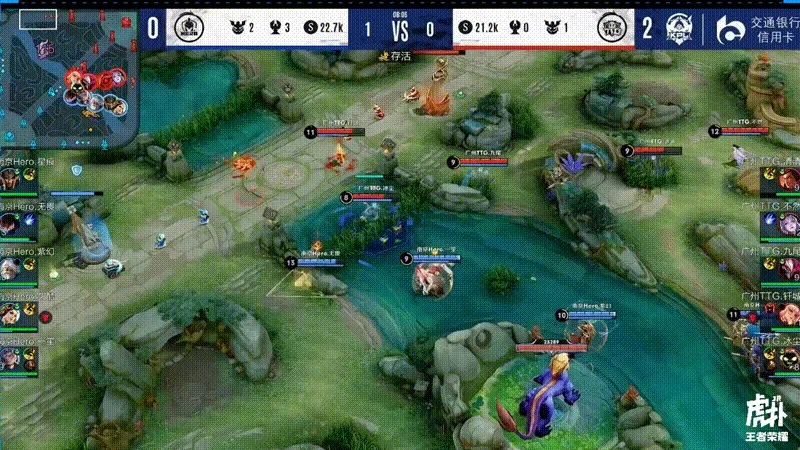
Task: Click the Guangzhou TTG team logo
Action: tap(609, 28)
